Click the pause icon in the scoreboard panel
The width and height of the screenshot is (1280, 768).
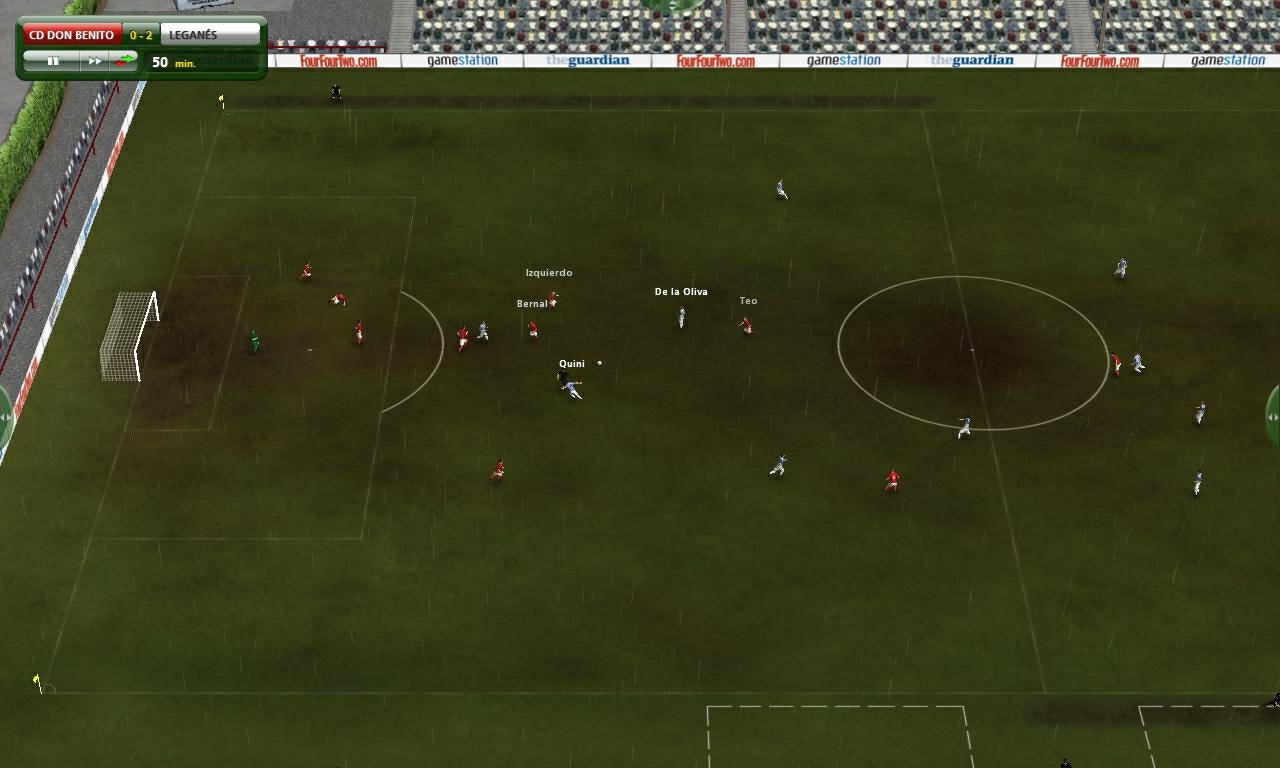click(55, 60)
